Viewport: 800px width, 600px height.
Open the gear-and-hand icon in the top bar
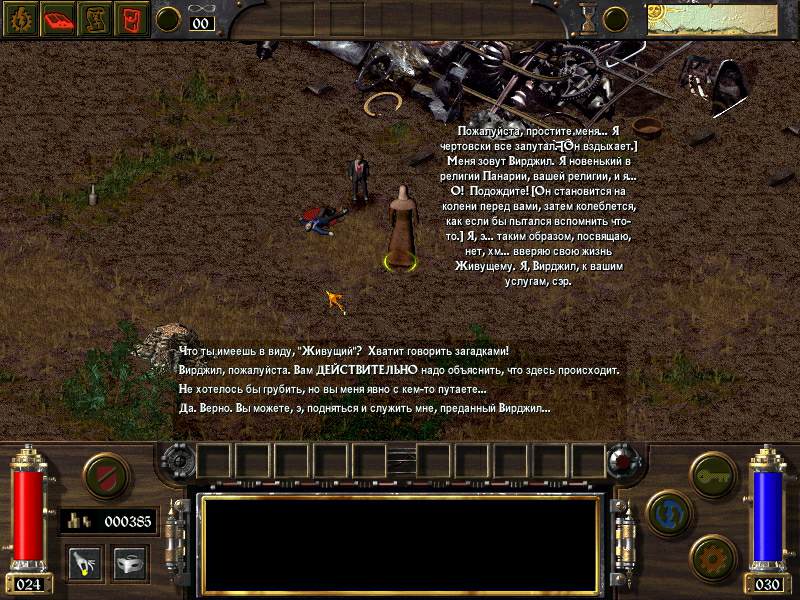click(22, 19)
